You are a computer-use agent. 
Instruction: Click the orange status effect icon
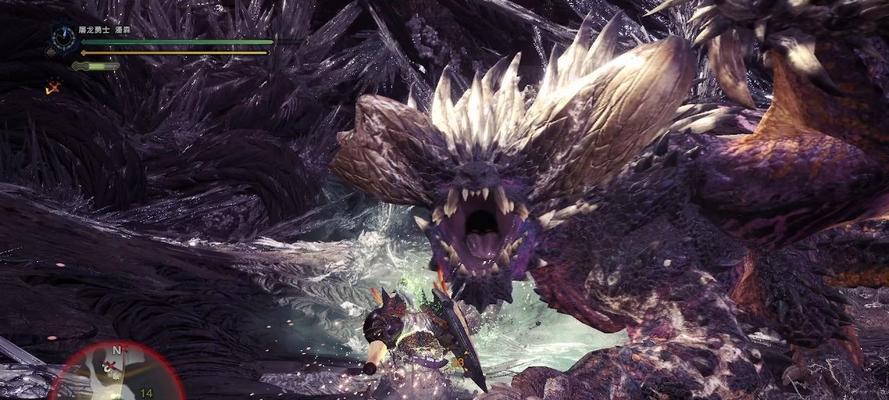click(x=51, y=88)
